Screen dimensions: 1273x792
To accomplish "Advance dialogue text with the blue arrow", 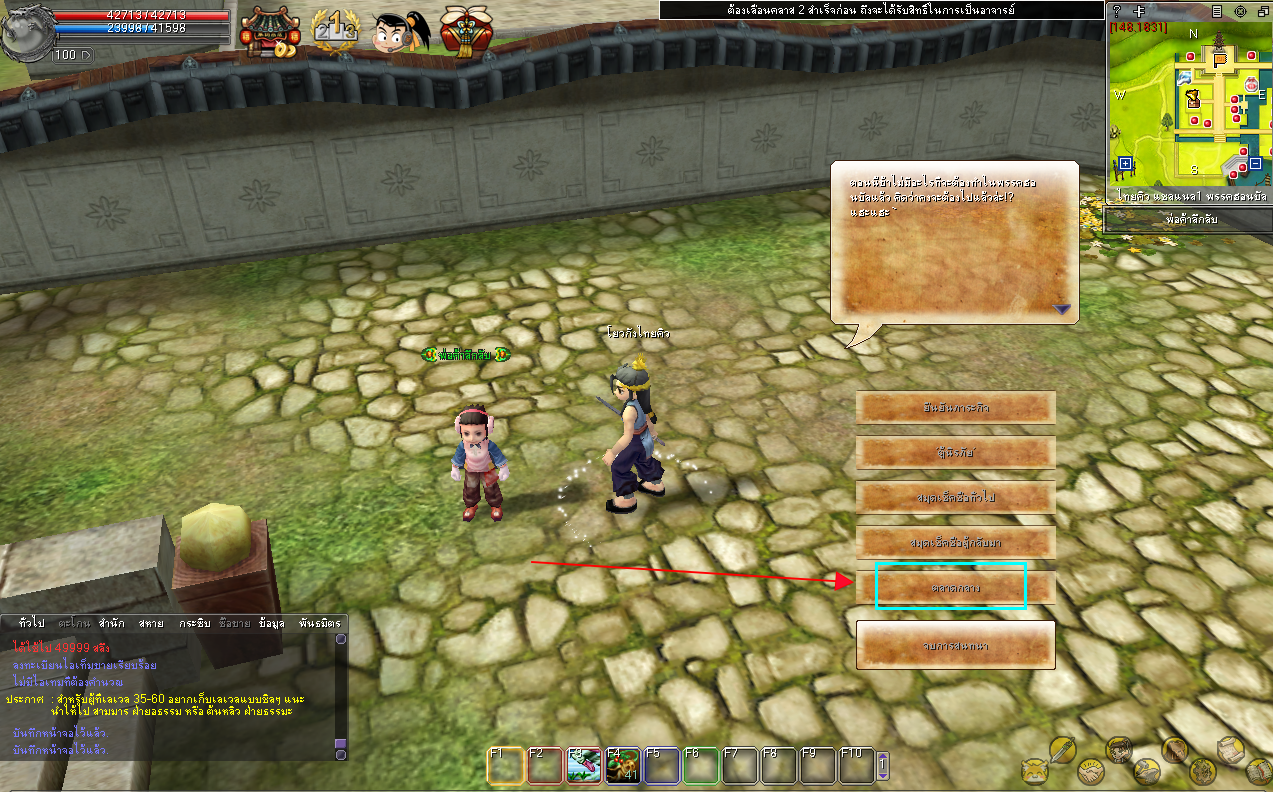I will tap(1062, 310).
